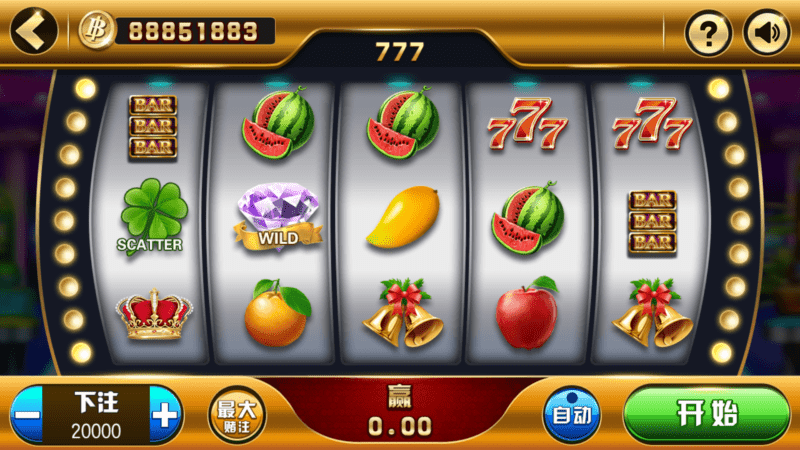
Task: Increase the bet with the plus button
Action: (x=166, y=415)
